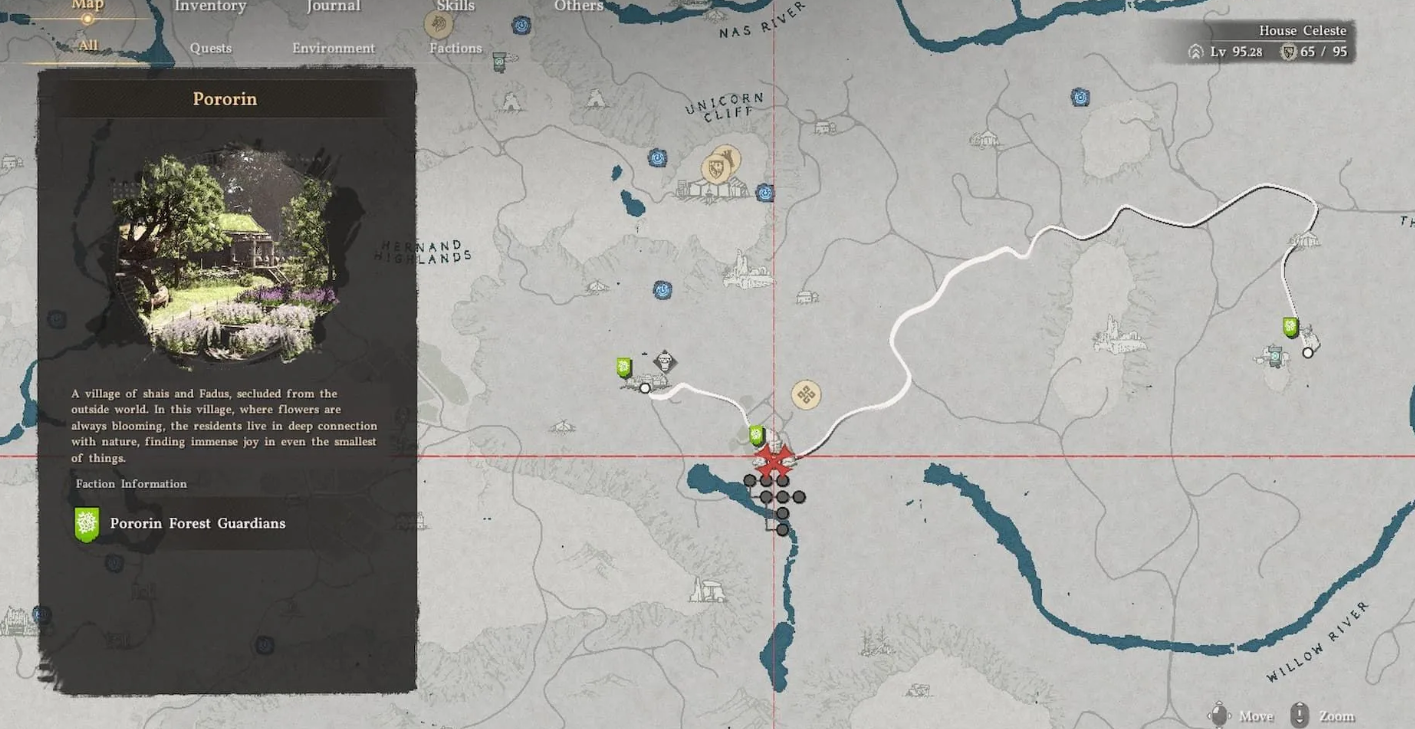Select the grey ape-face diamond marker
This screenshot has height=729, width=1415.
[x=664, y=361]
